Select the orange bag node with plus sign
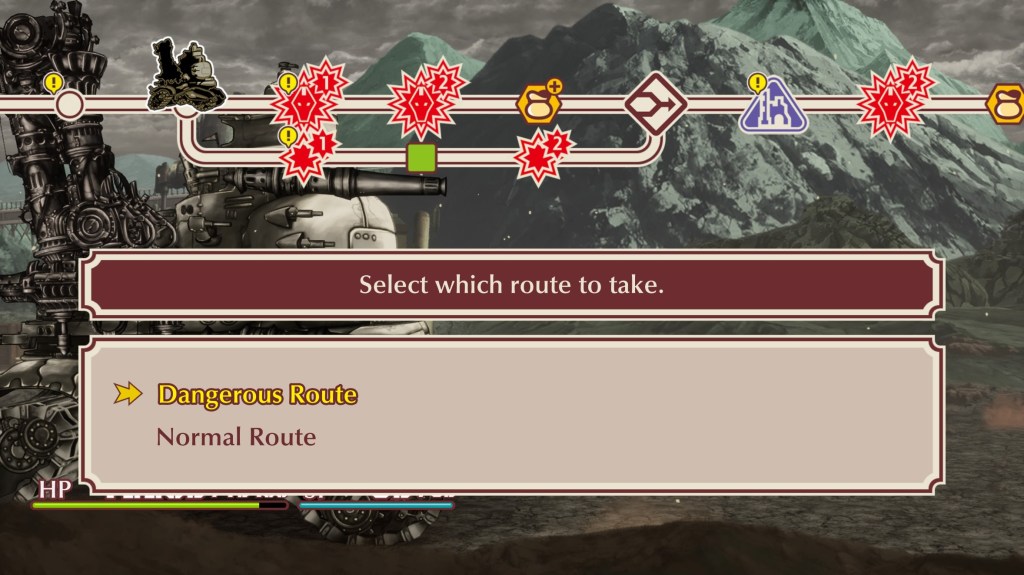Screen dimensions: 1024x575 (x=538, y=103)
